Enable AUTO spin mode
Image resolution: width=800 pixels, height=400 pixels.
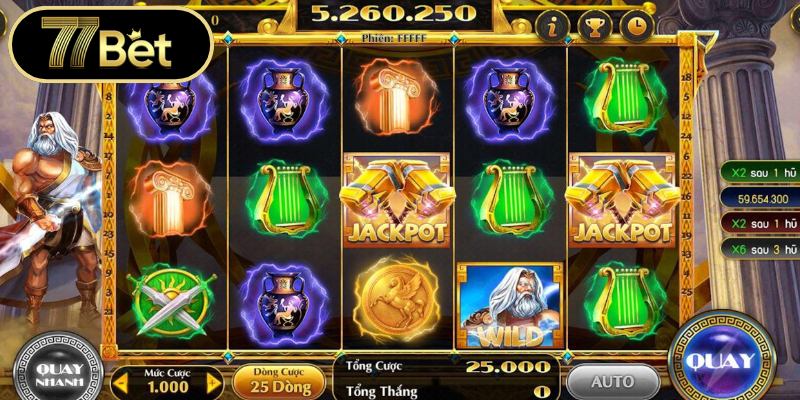[612, 381]
